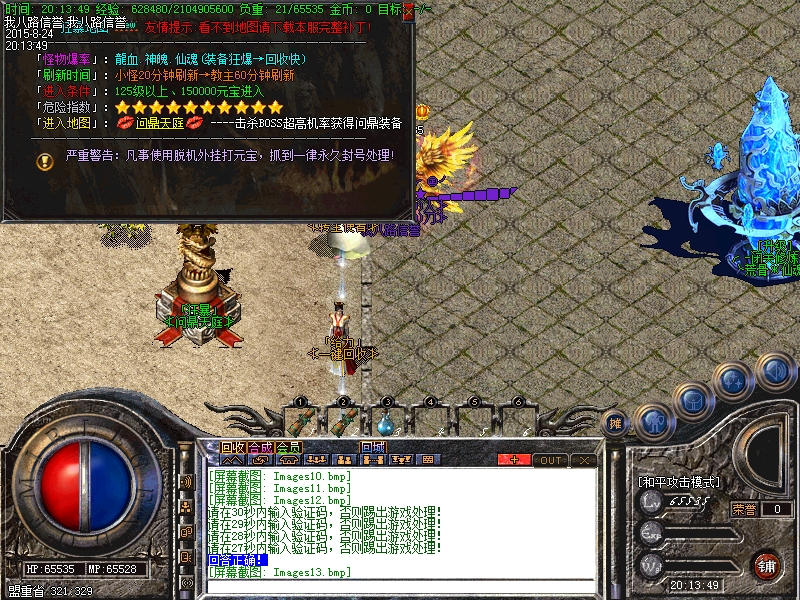Open the skills sparkle round icon
This screenshot has width=800, height=600.
click(733, 380)
